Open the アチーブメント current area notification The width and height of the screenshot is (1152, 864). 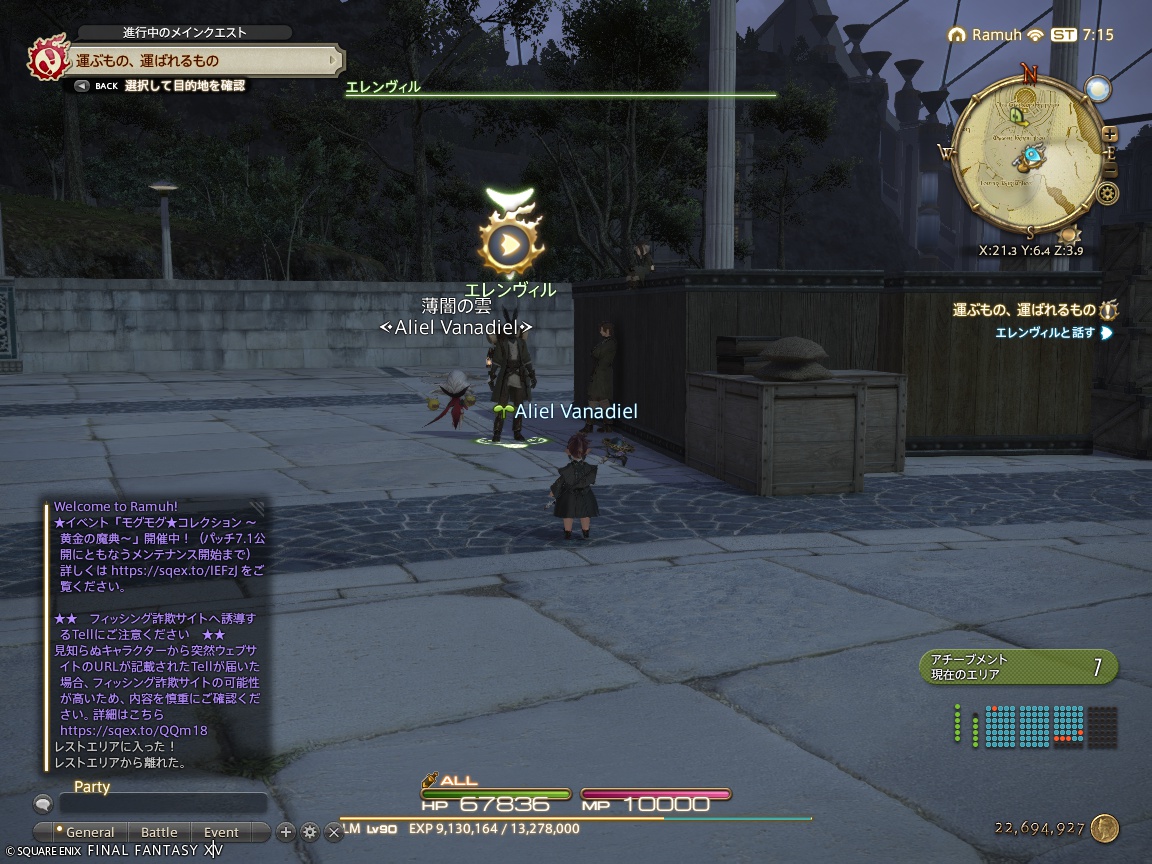(x=1017, y=667)
